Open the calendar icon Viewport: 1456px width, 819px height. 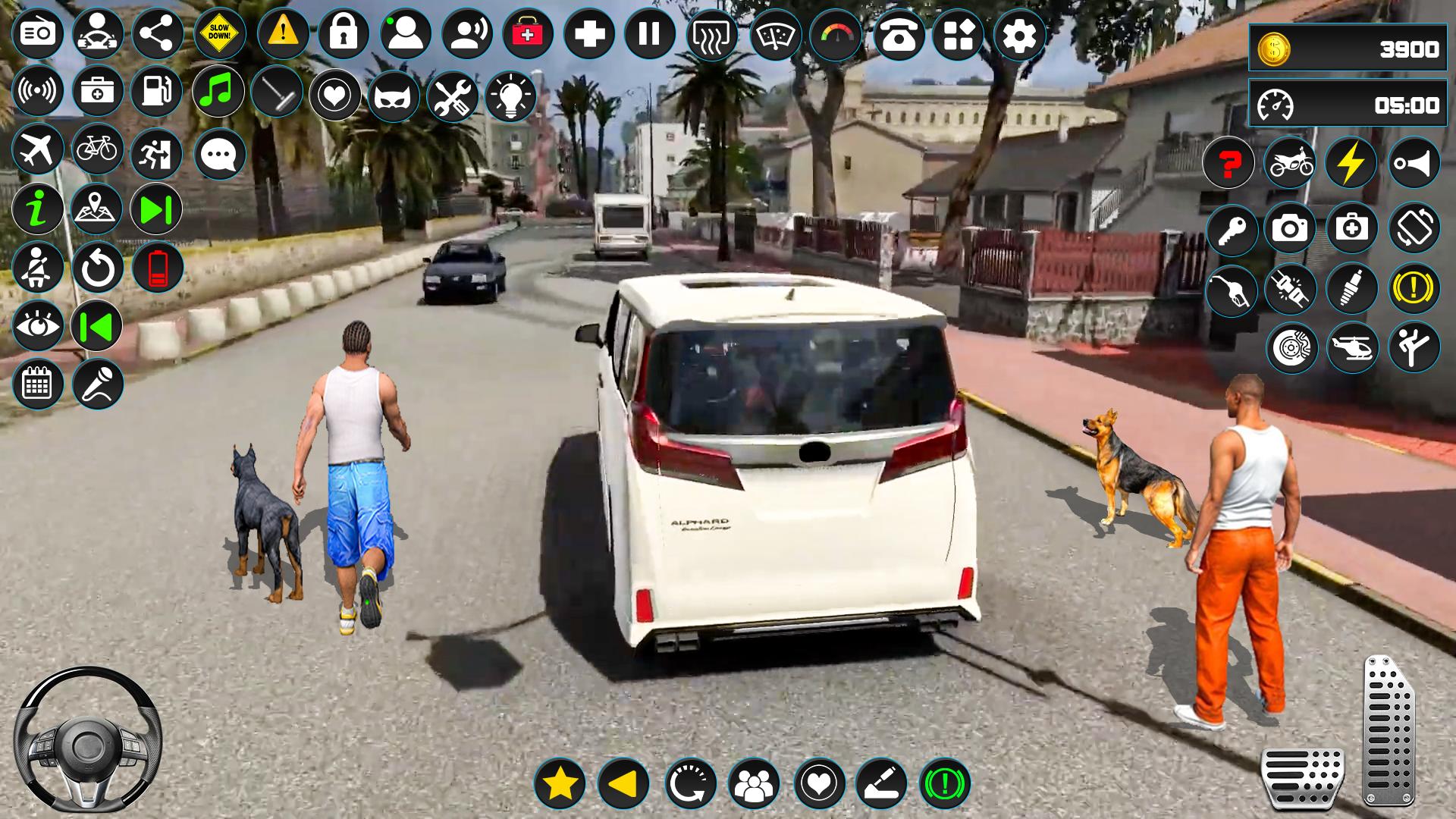pos(37,384)
